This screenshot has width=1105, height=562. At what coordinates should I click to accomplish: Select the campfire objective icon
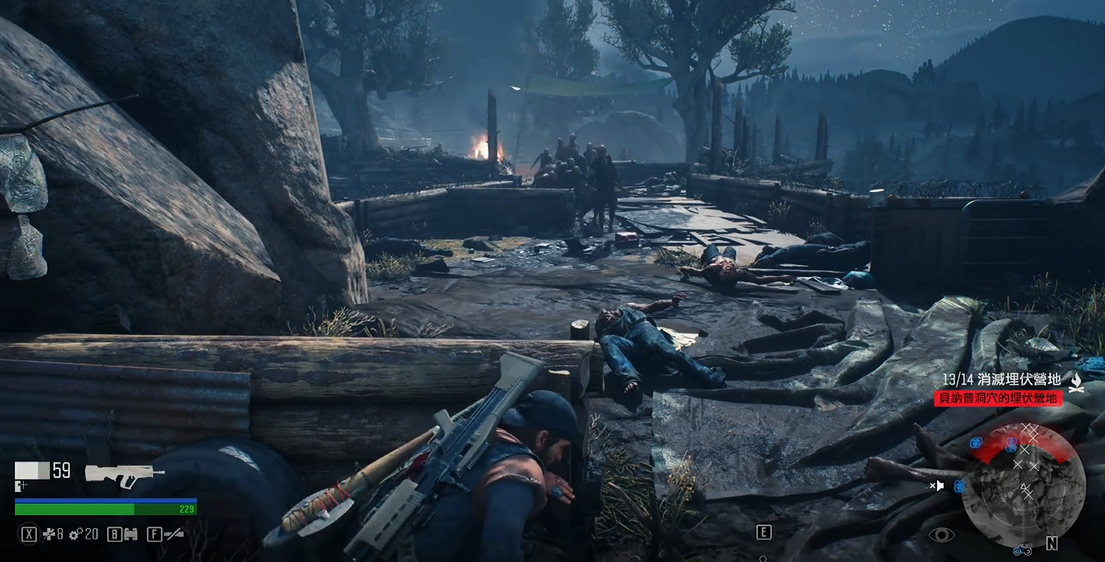[x=1077, y=382]
